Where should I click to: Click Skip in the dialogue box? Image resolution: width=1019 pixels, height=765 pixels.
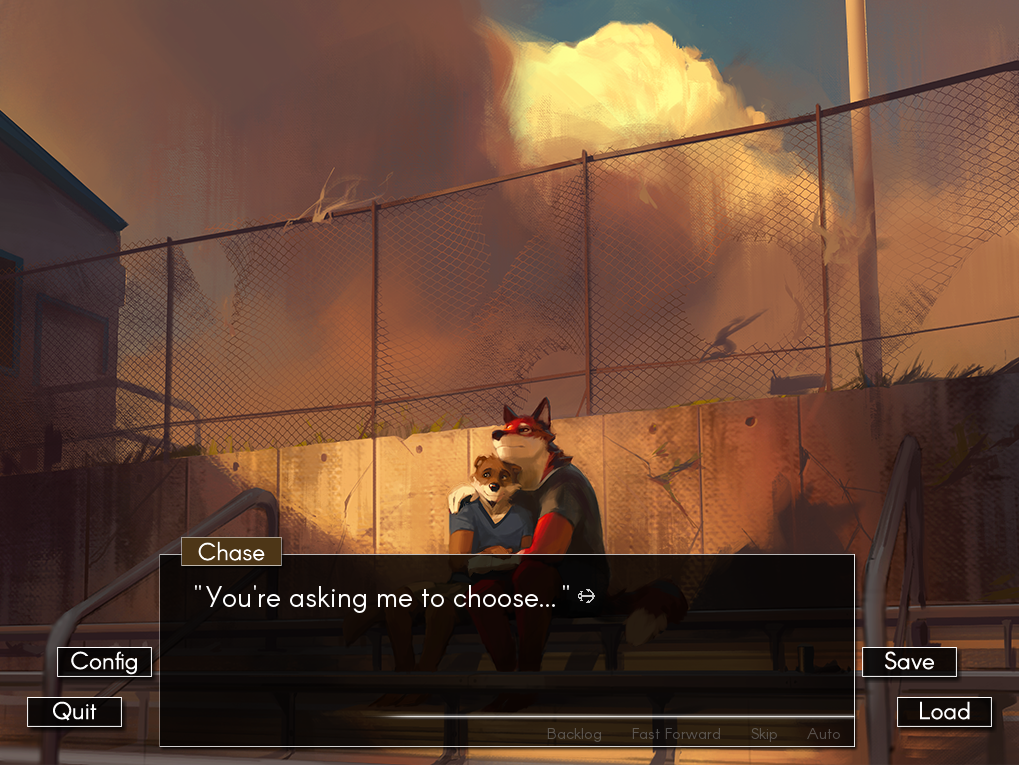[x=764, y=734]
